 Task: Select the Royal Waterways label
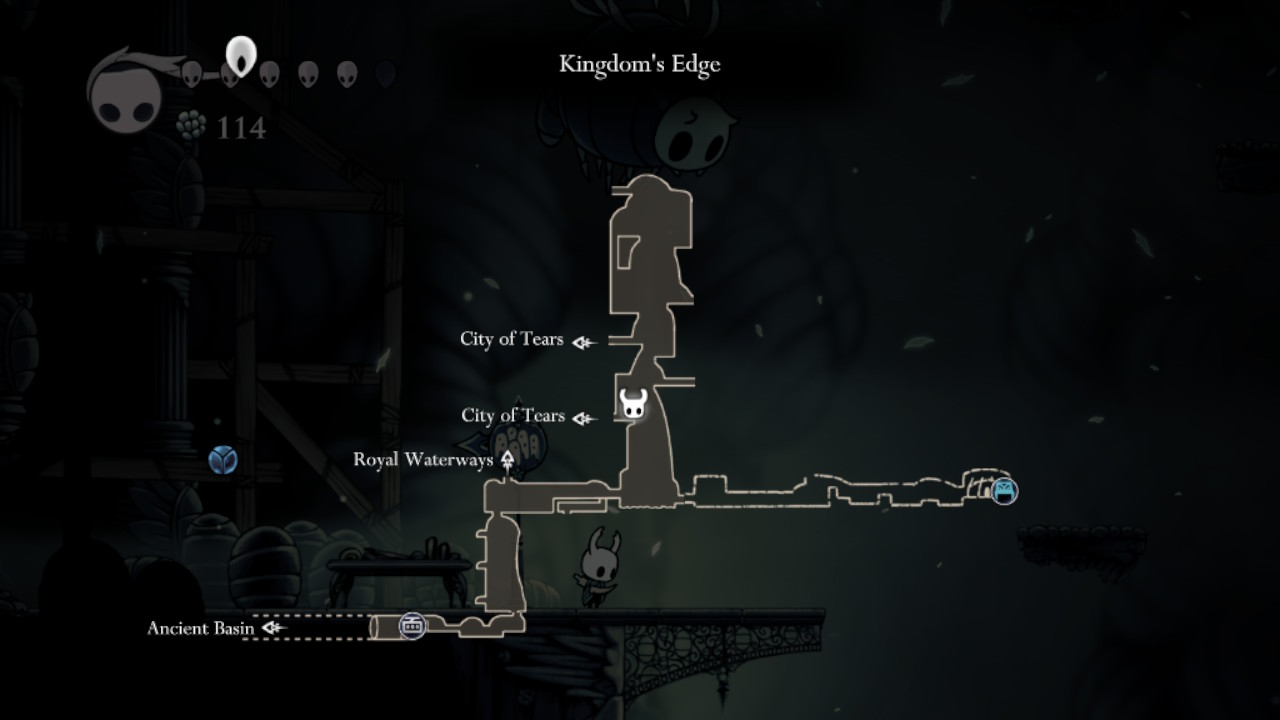423,459
